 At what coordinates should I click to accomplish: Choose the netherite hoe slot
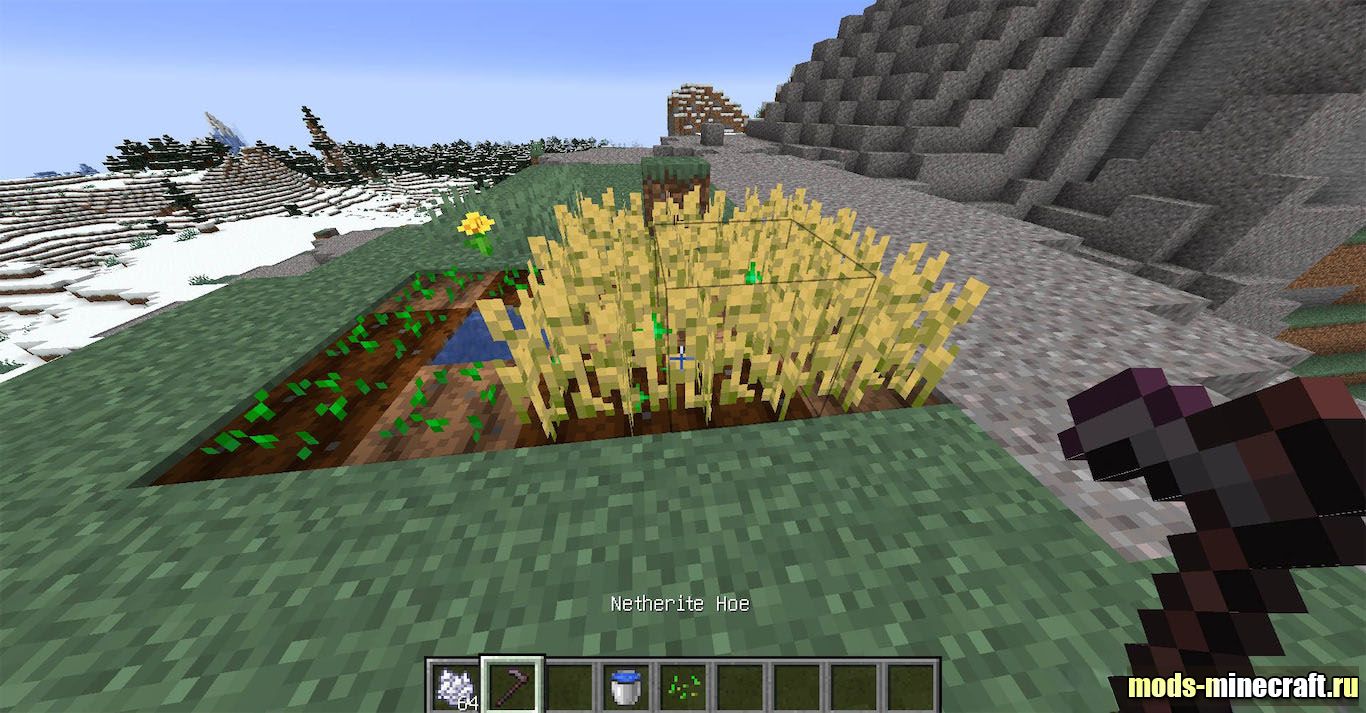point(512,687)
